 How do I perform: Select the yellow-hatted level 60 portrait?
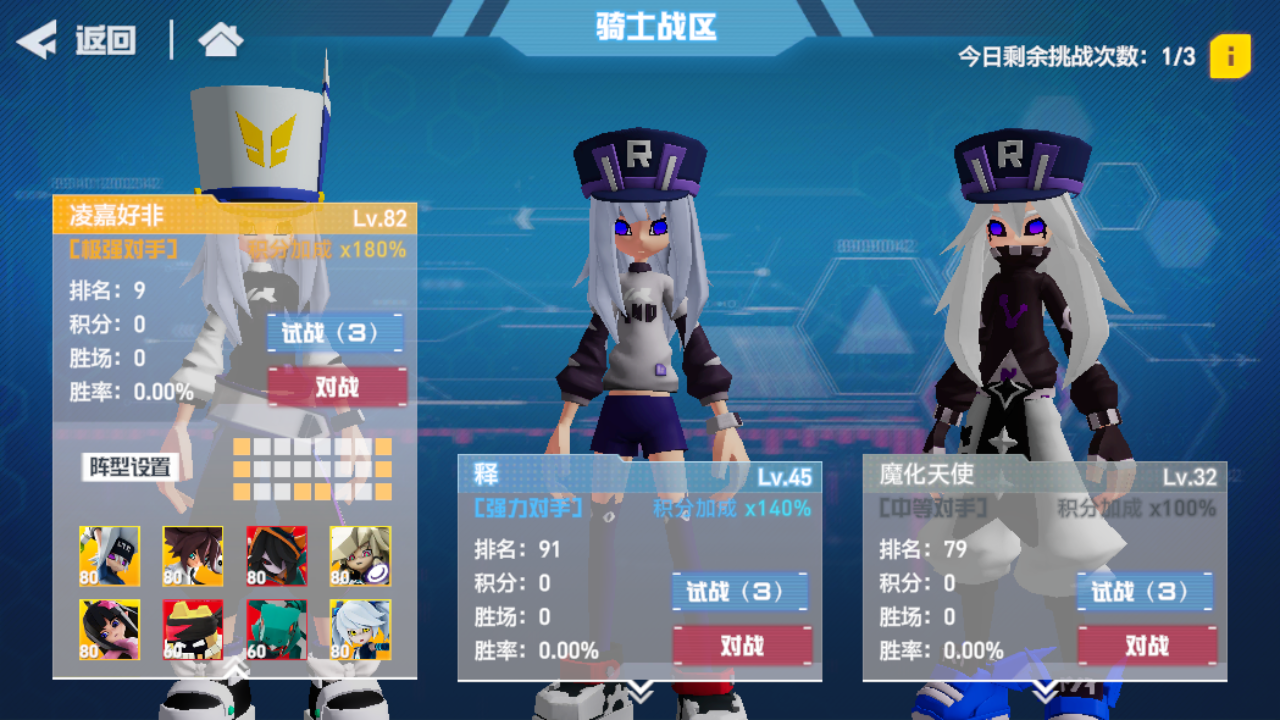[x=192, y=628]
